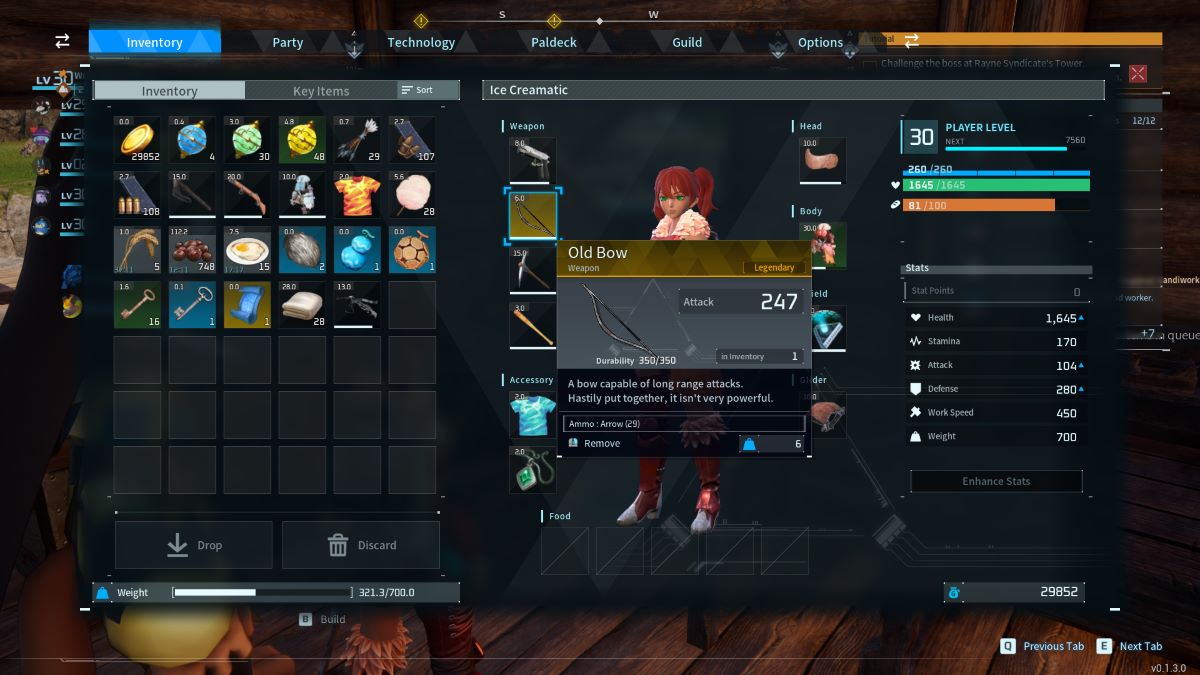Image resolution: width=1200 pixels, height=675 pixels.
Task: Show the Key Items list
Action: [x=321, y=91]
